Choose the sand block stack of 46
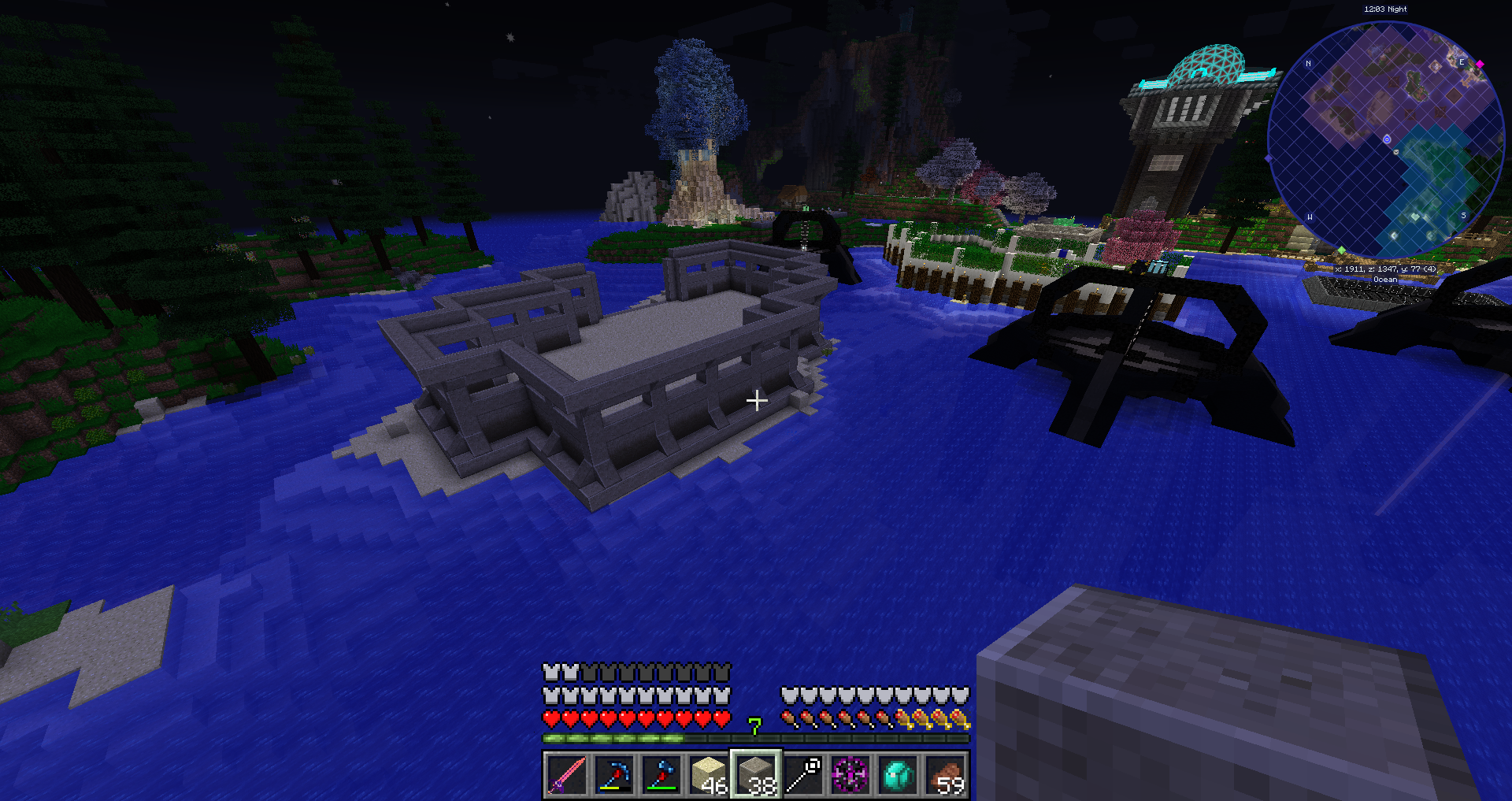The width and height of the screenshot is (1512, 801). point(709,775)
